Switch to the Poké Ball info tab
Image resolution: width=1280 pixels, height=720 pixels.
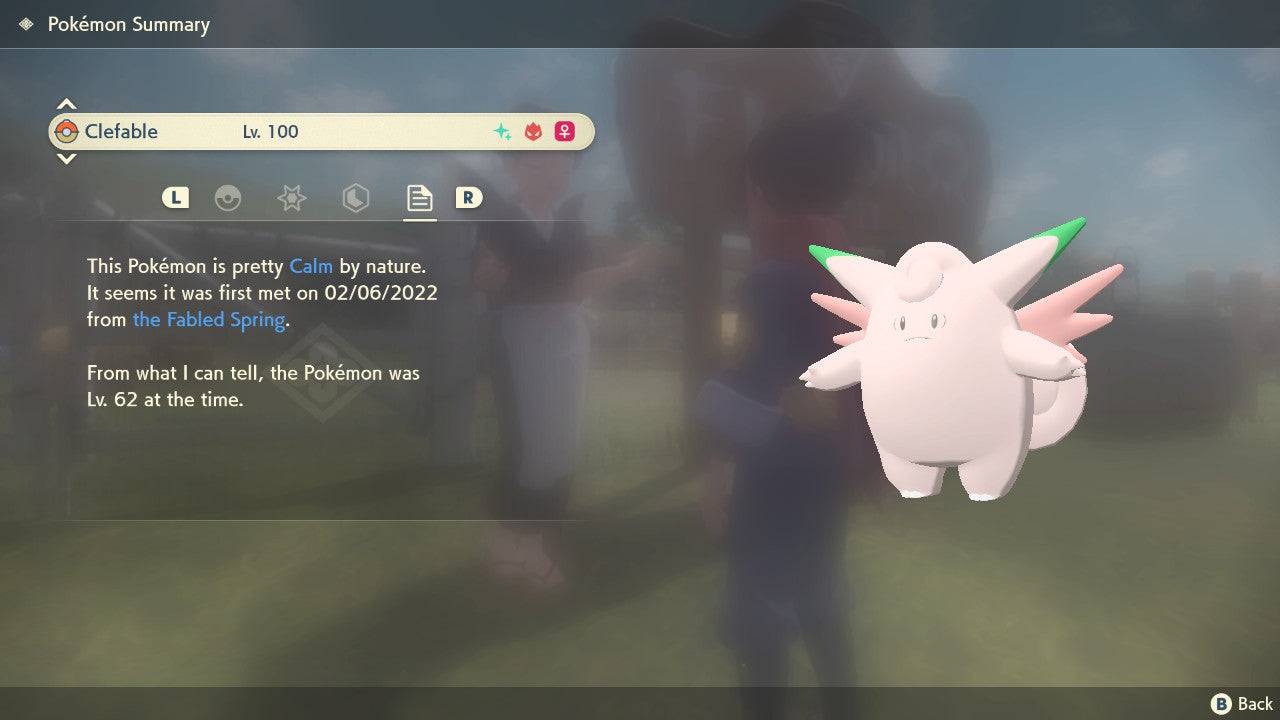click(x=229, y=198)
